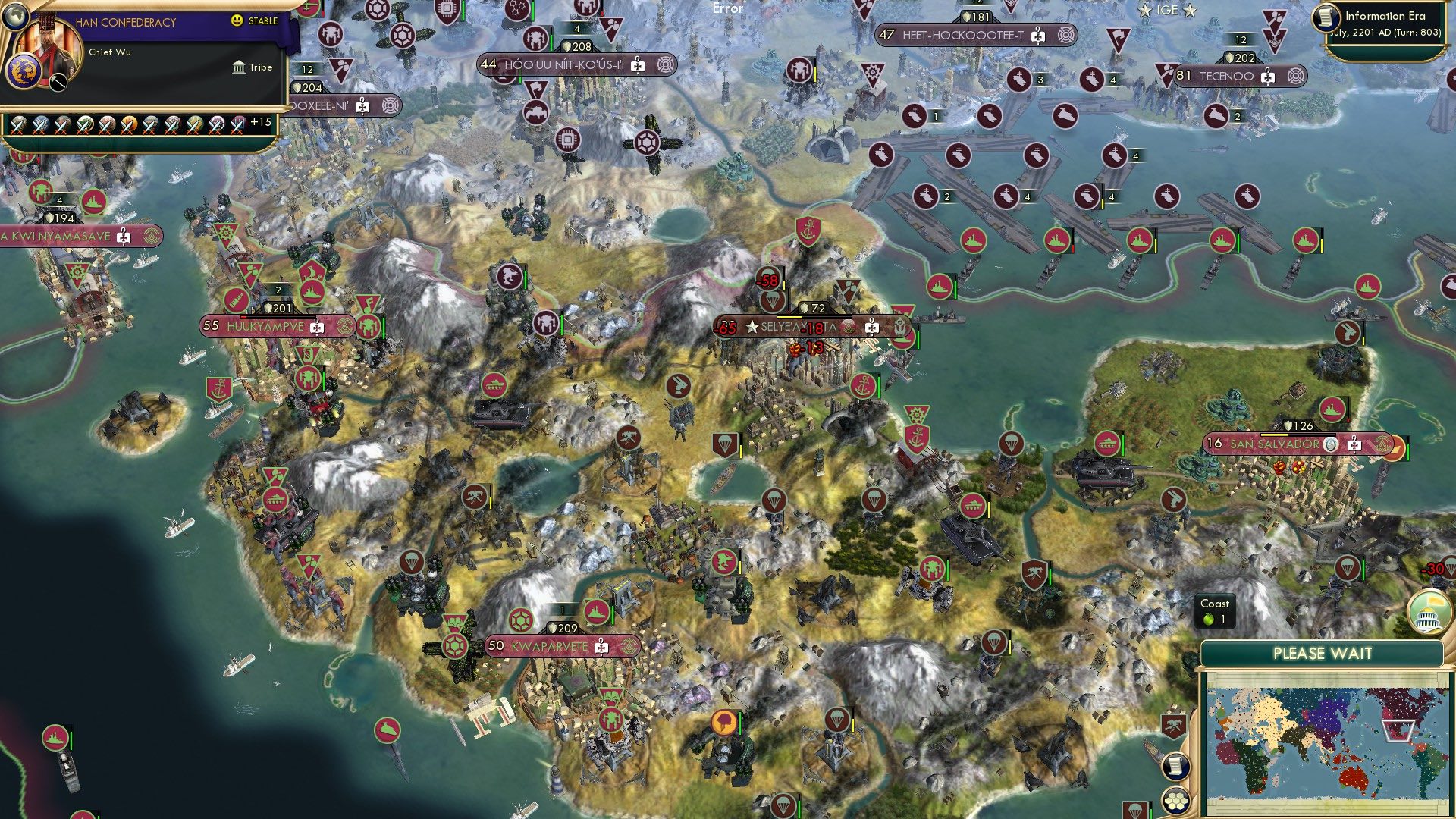This screenshot has width=1456, height=819.
Task: Select the tank unit flag west of San Salvador
Action: pyautogui.click(x=1109, y=444)
